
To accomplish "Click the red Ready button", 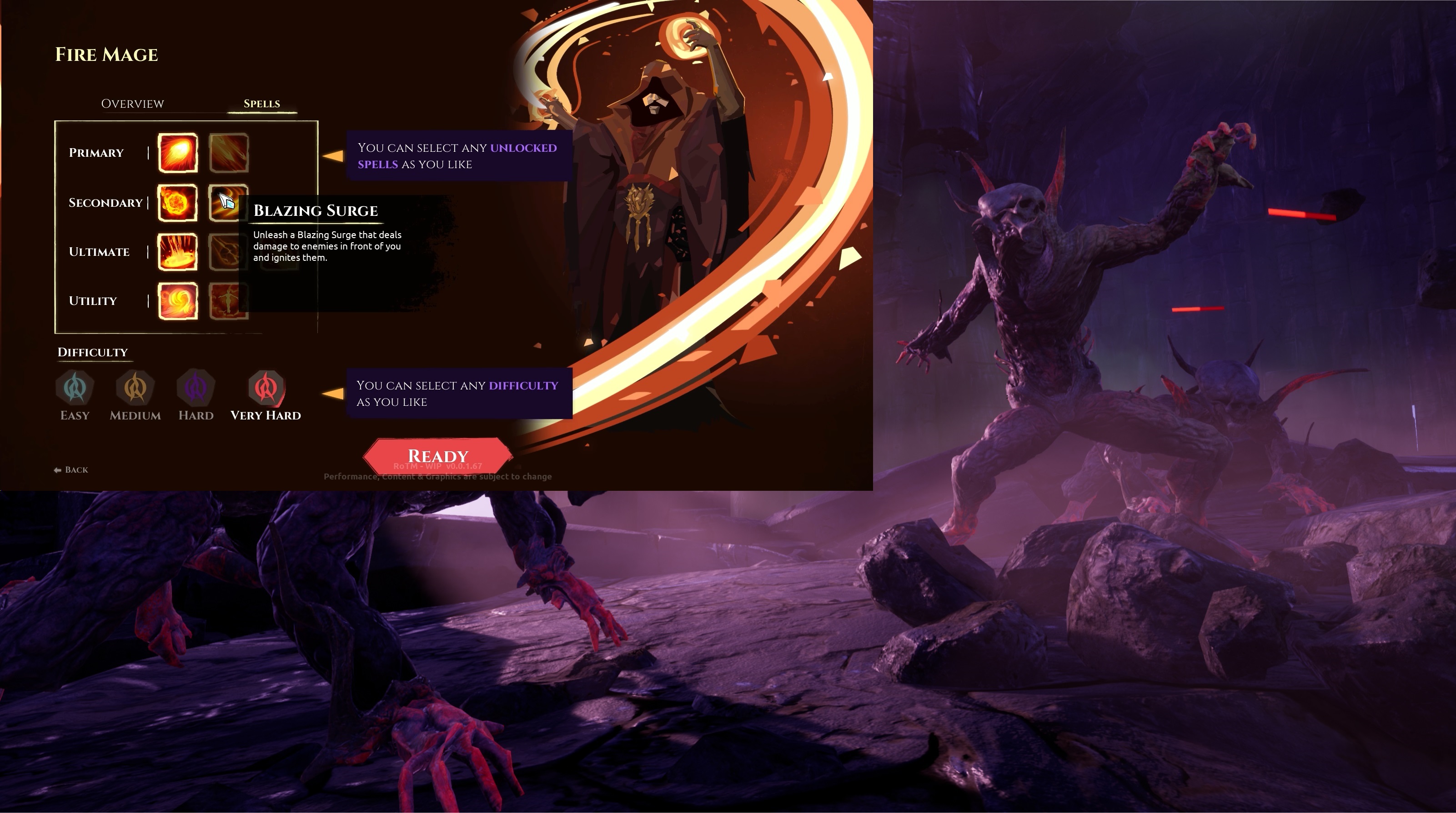I will 438,456.
